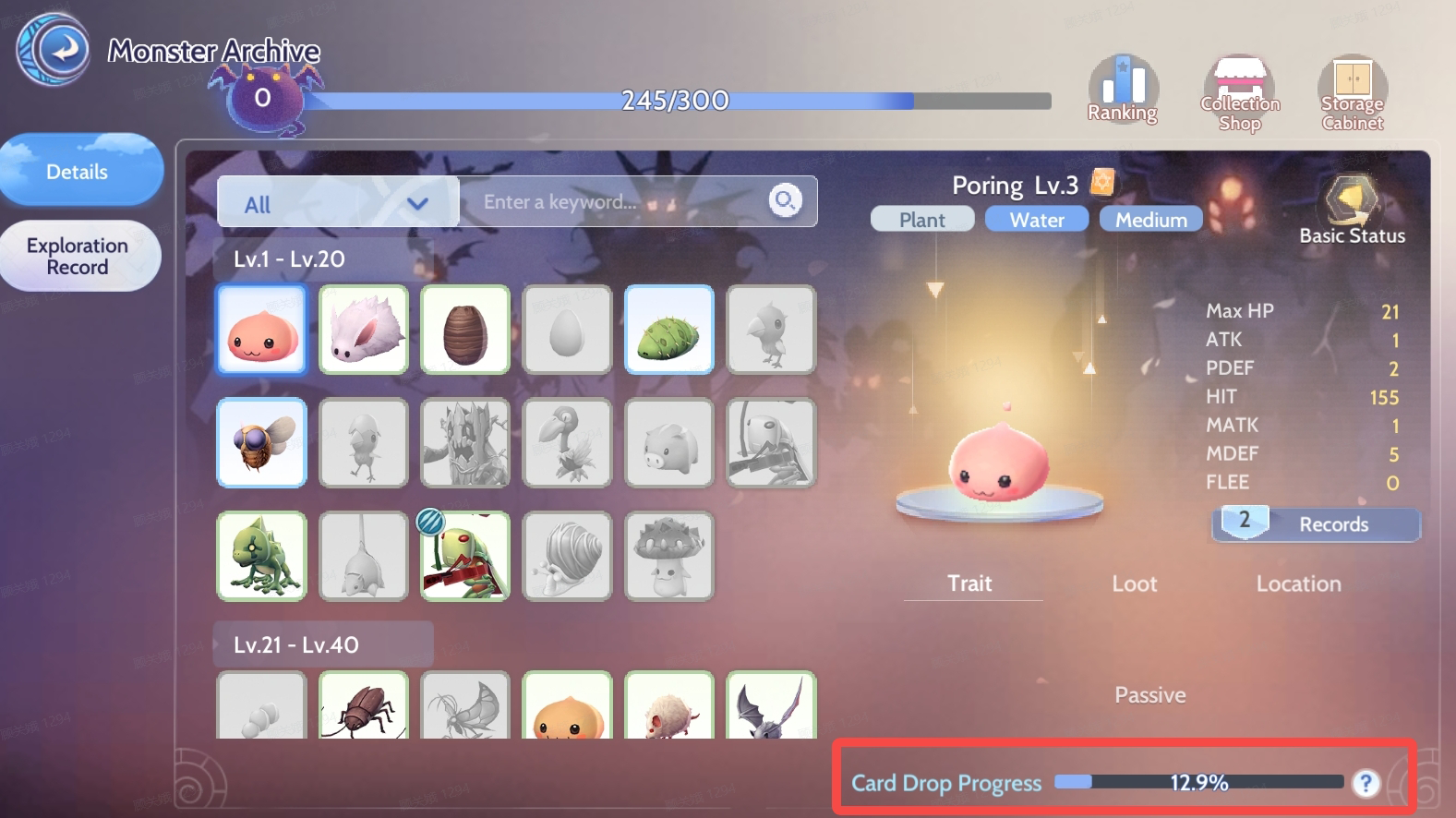Open Basic Status details for Poring
The image size is (1456, 818).
1350,203
